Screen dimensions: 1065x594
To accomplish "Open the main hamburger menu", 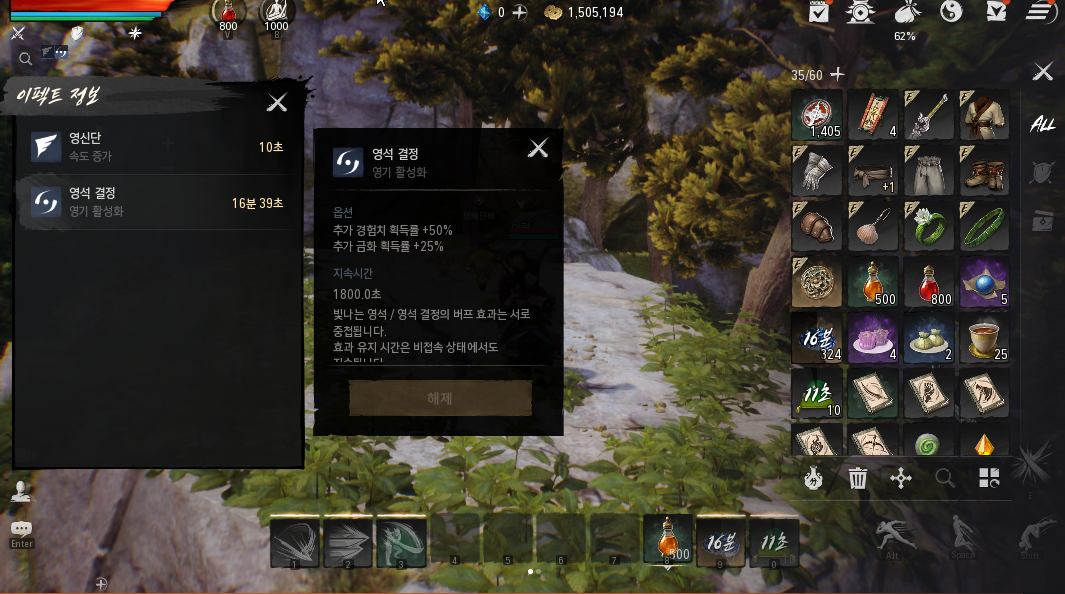I will [1041, 12].
